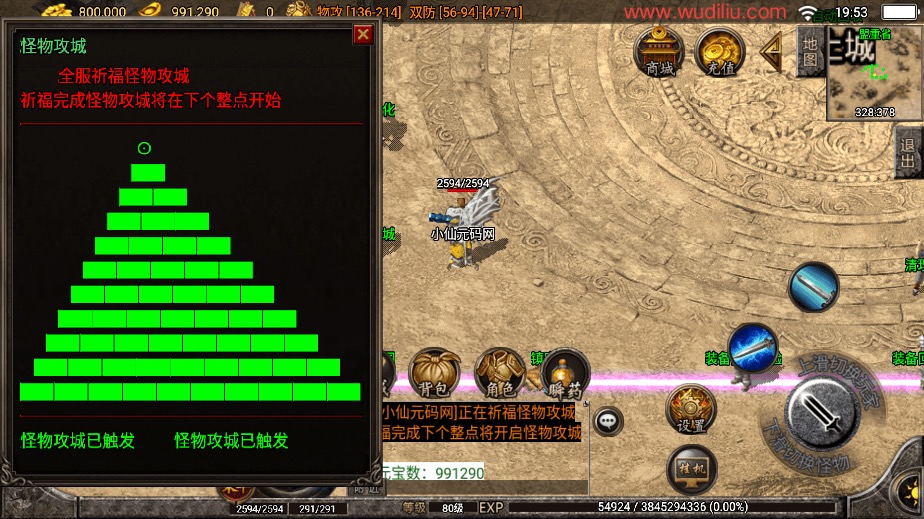Open the 商城 shop
This screenshot has height=519, width=924.
coord(659,51)
